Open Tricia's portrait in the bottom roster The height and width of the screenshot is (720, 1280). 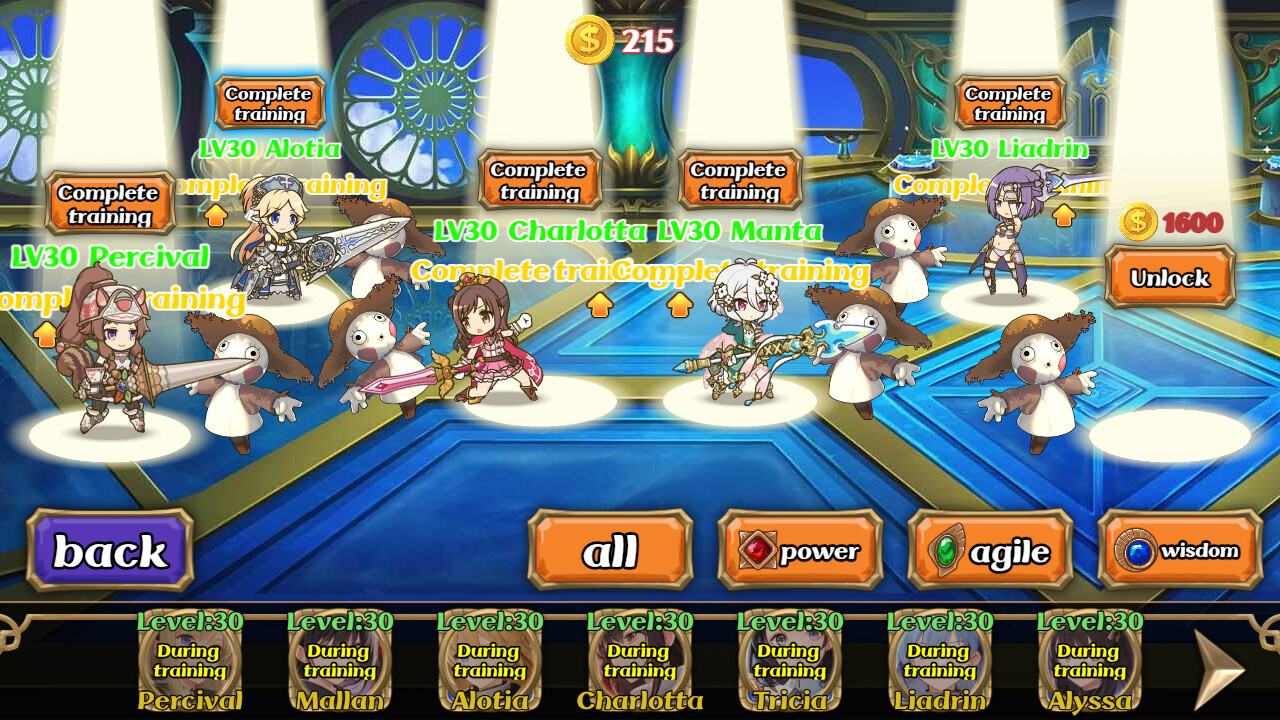[790, 660]
